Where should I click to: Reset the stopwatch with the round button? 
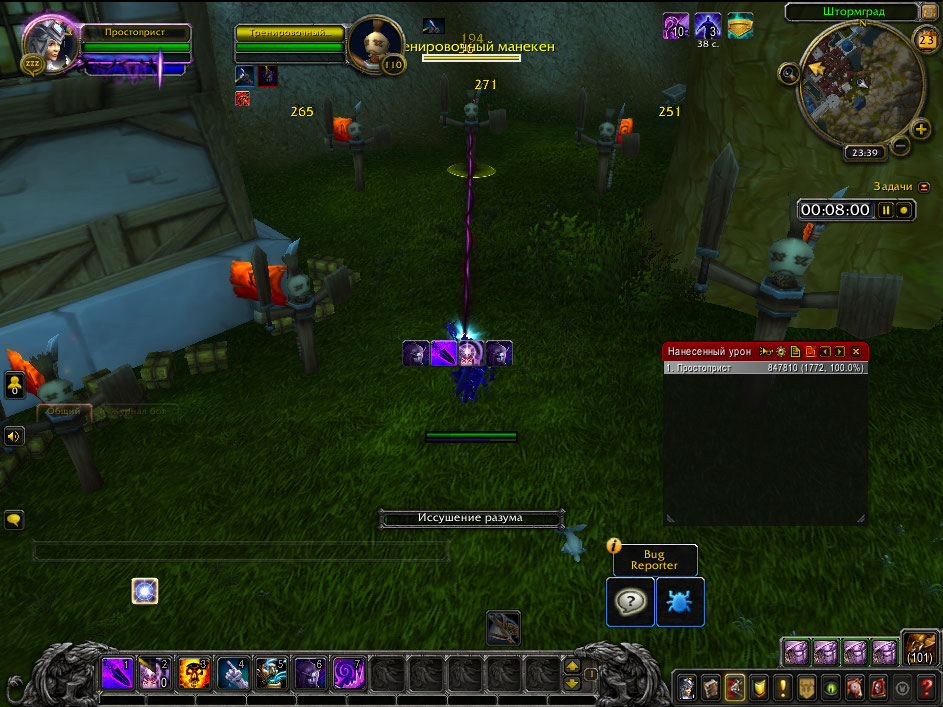[x=903, y=210]
